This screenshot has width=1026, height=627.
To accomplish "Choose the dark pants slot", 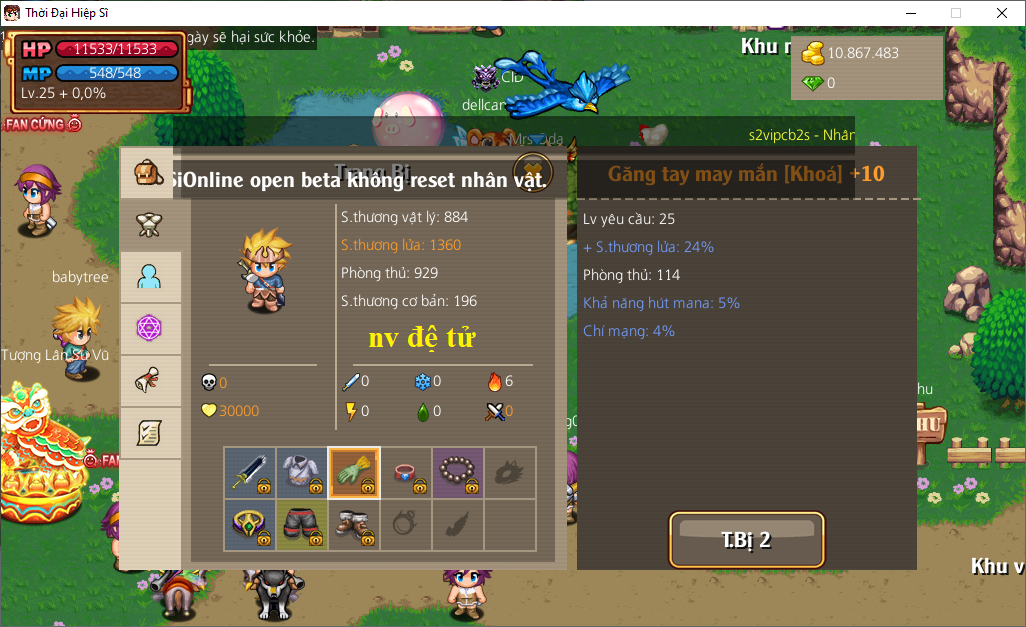I will (302, 524).
